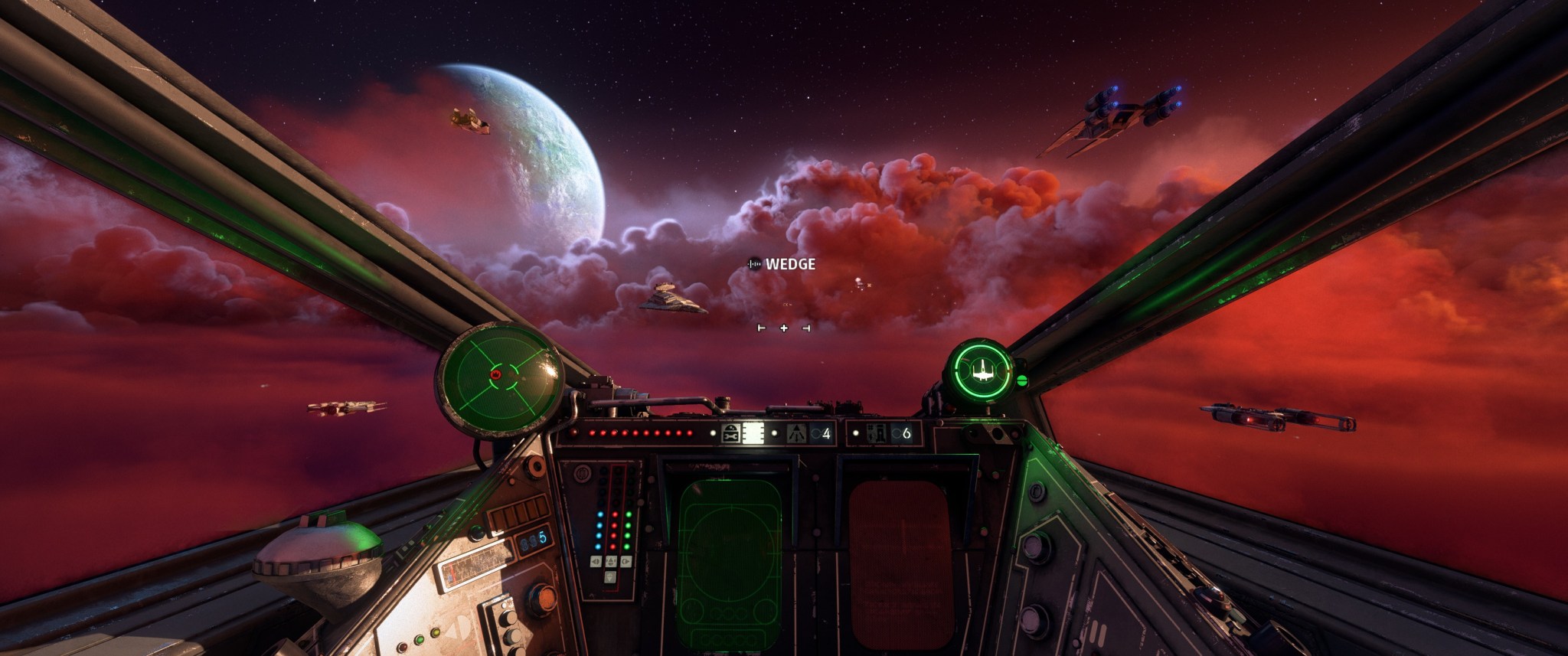This screenshot has width=1568, height=656.
Task: Click the red enemy blip on radar
Action: [x=495, y=374]
